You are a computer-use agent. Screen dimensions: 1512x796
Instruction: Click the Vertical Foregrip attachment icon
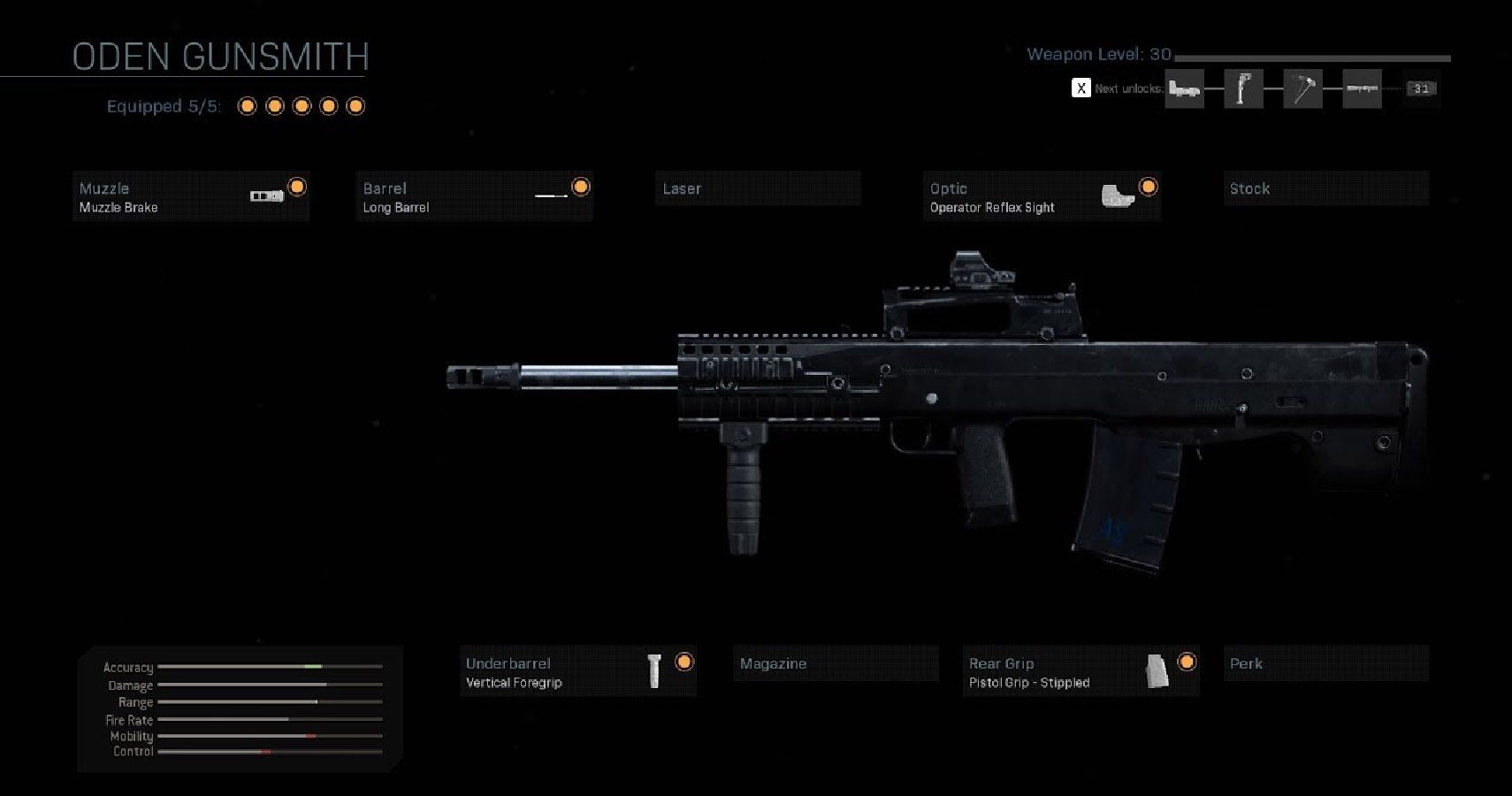pos(655,670)
